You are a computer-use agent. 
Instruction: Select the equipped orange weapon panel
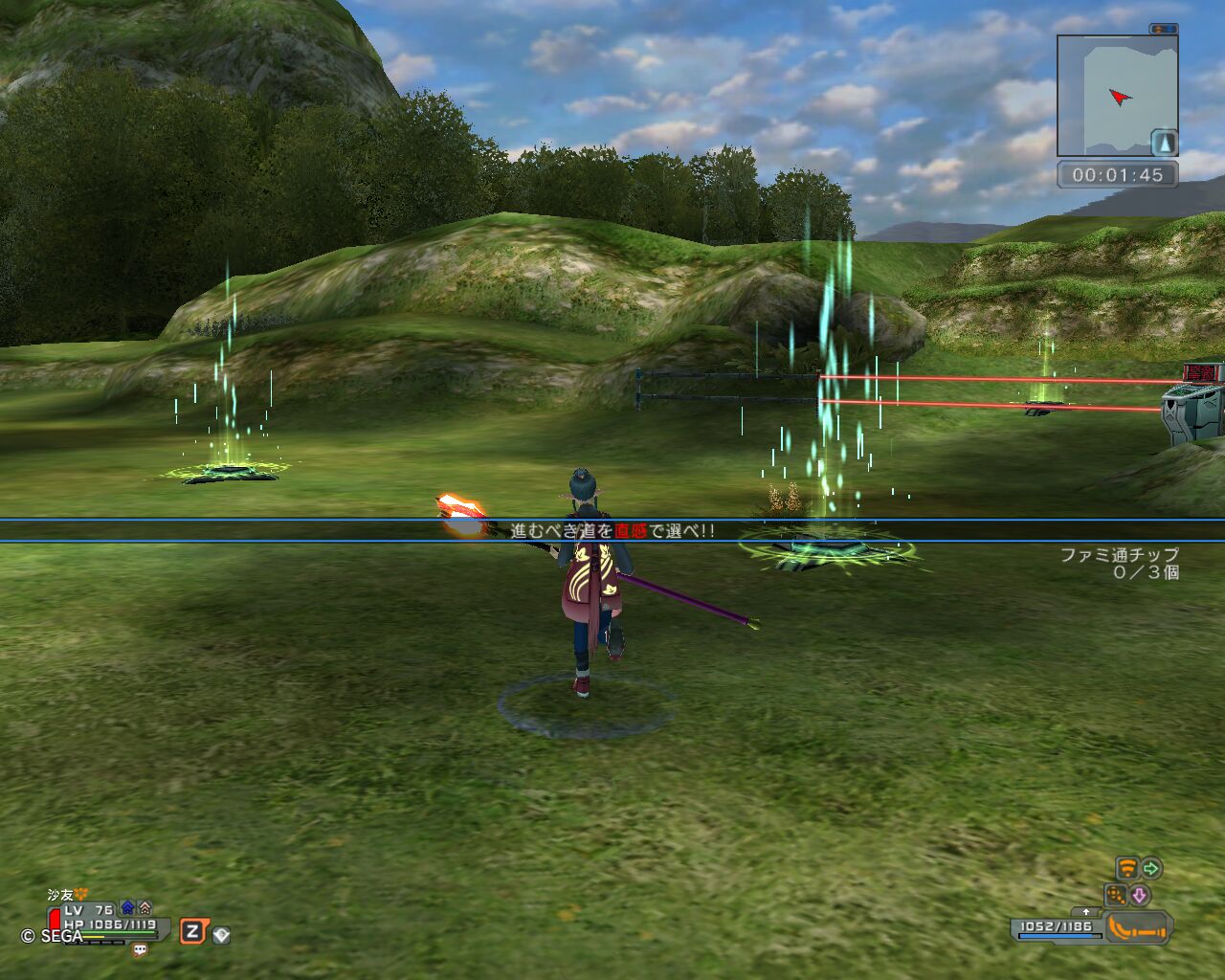1137,927
